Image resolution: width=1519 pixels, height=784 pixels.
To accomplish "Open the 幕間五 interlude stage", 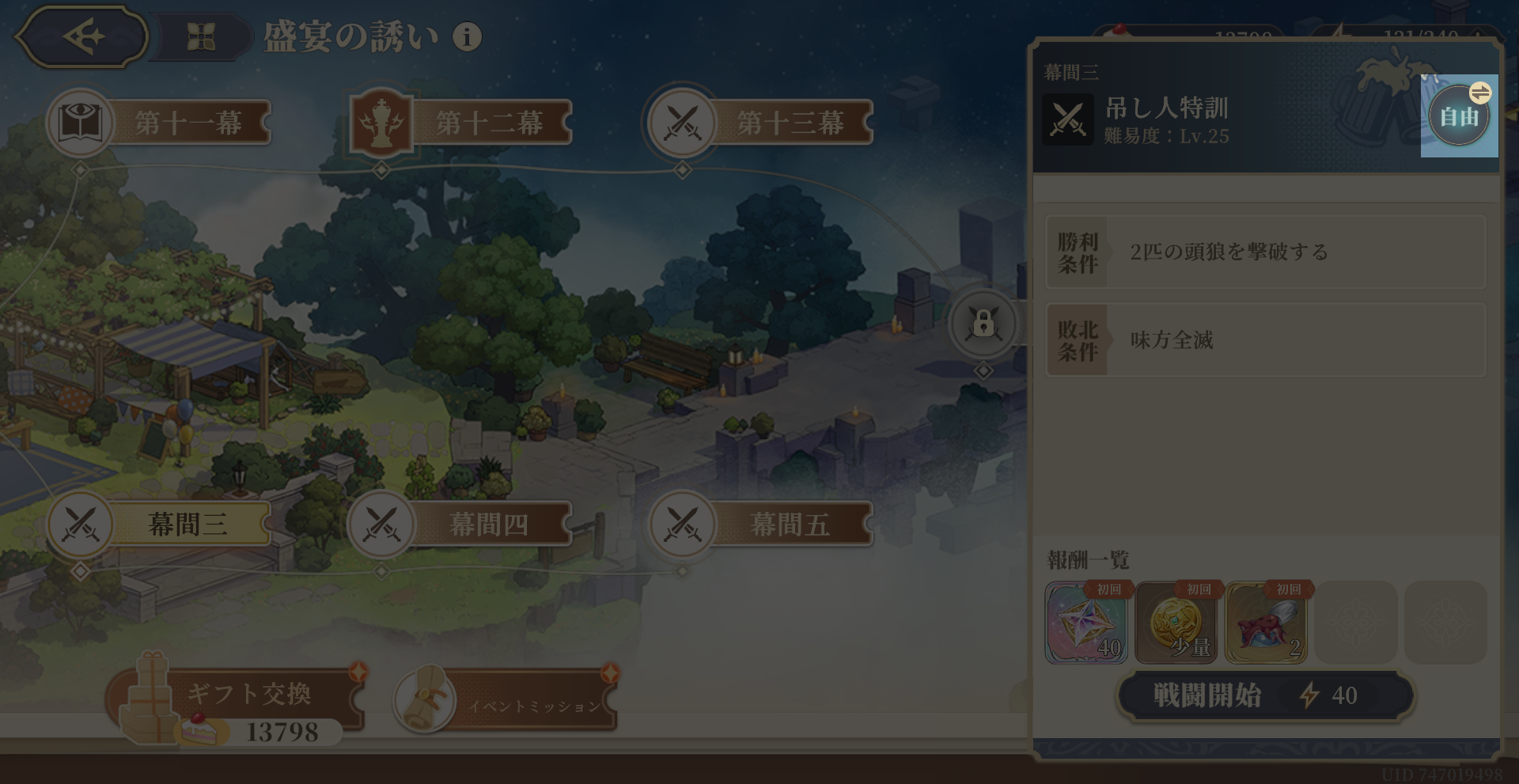I will 761,524.
